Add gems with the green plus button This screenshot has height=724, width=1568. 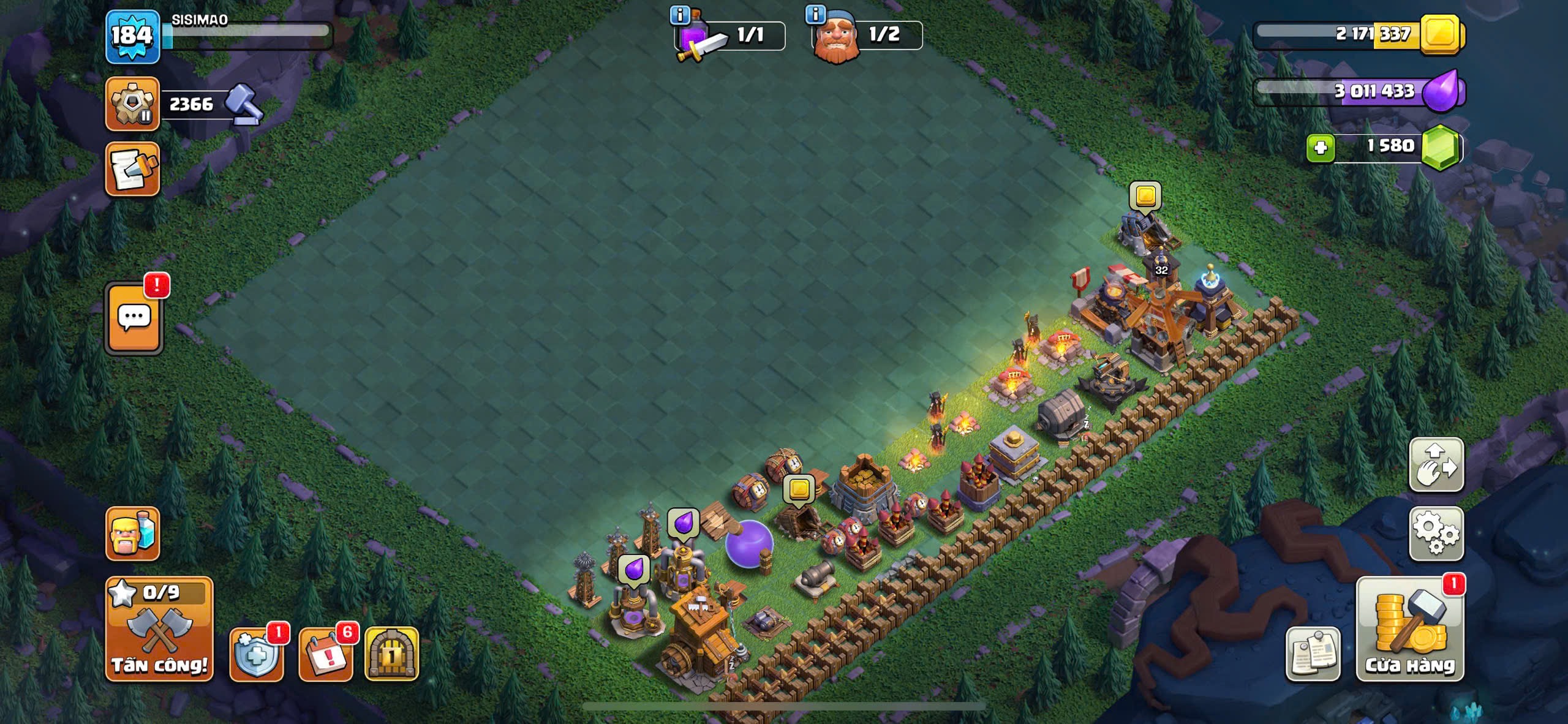click(x=1320, y=148)
